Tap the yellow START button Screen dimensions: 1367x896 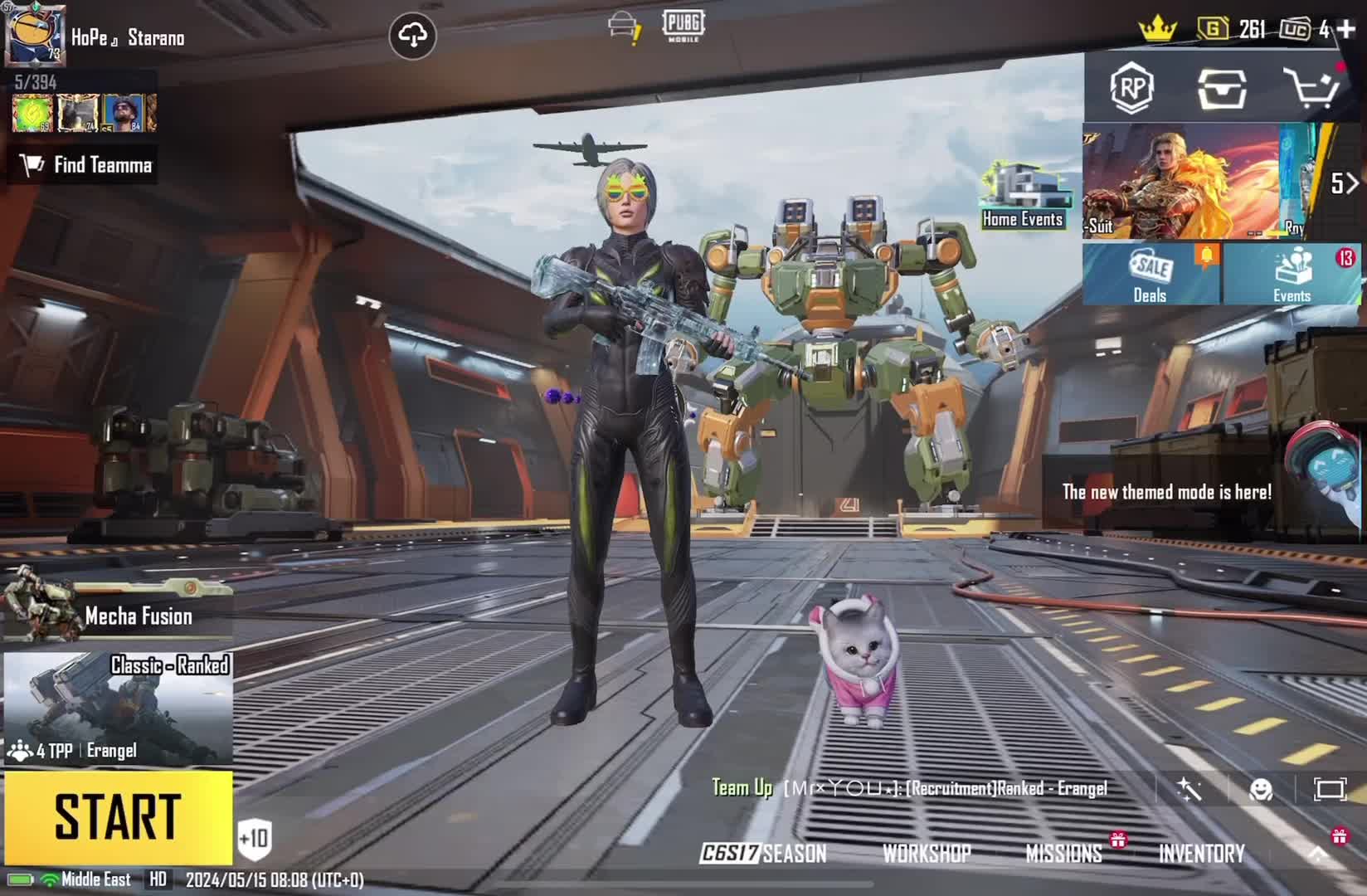pyautogui.click(x=118, y=817)
